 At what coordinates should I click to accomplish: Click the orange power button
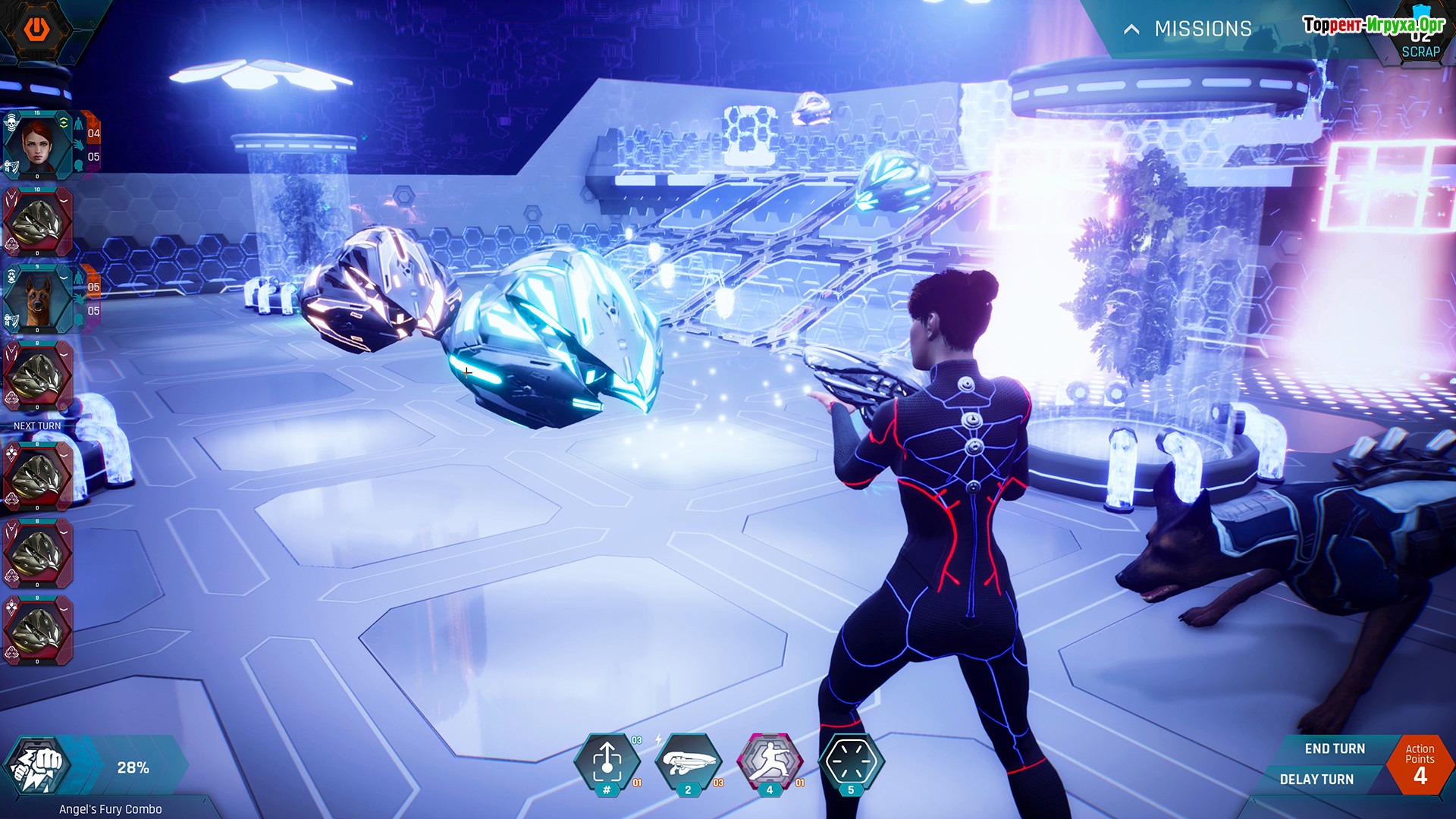(x=36, y=29)
